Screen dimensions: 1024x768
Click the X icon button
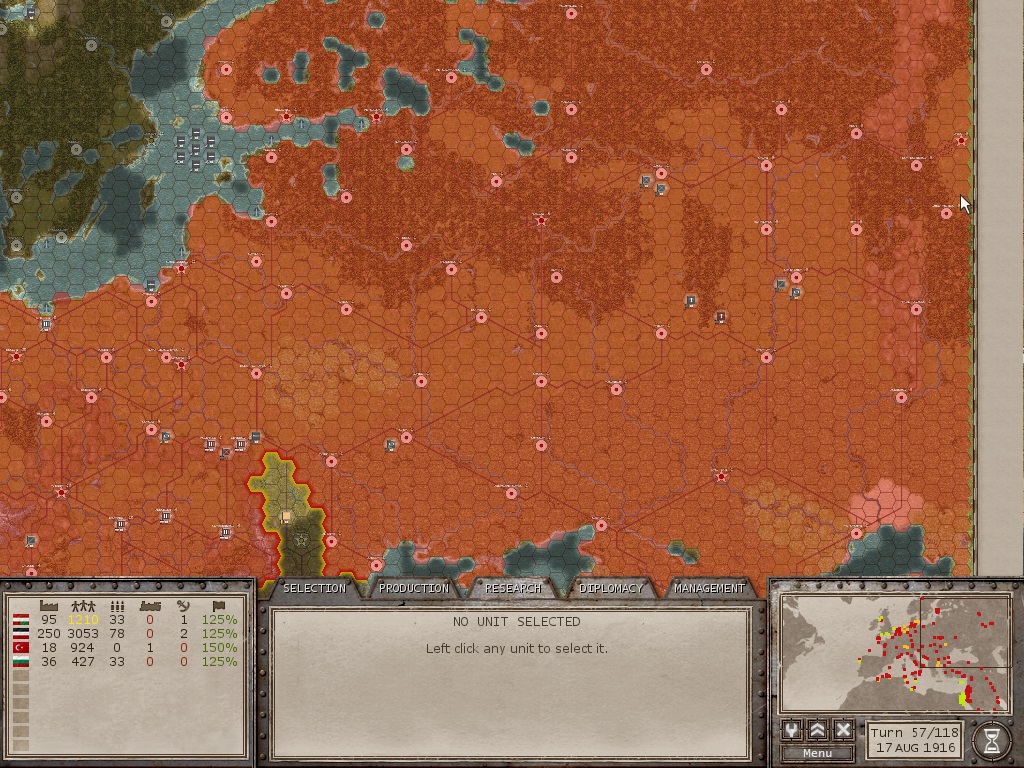(843, 730)
